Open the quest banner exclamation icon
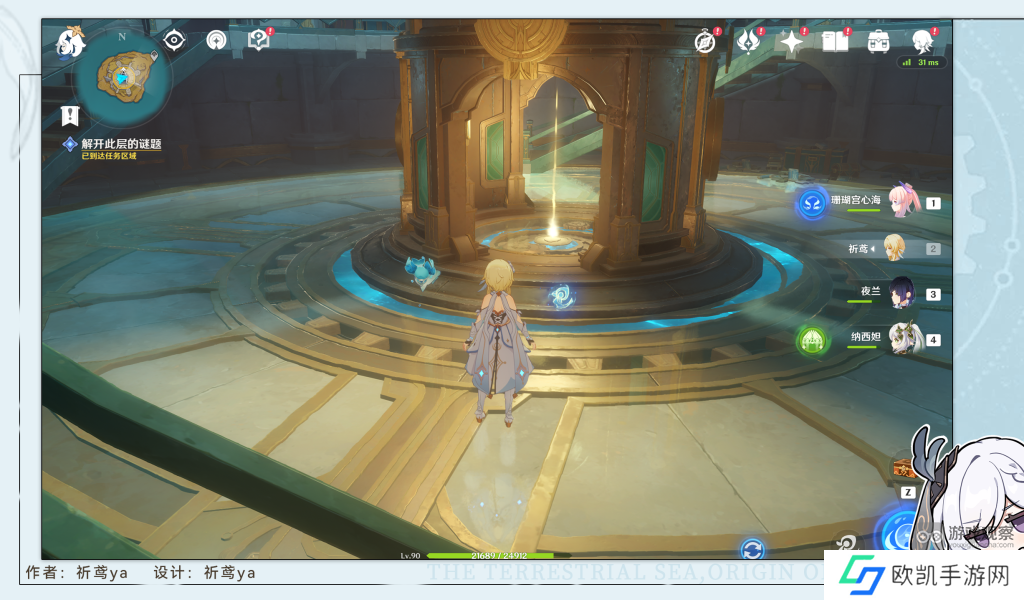This screenshot has height=600, width=1024. click(x=69, y=115)
